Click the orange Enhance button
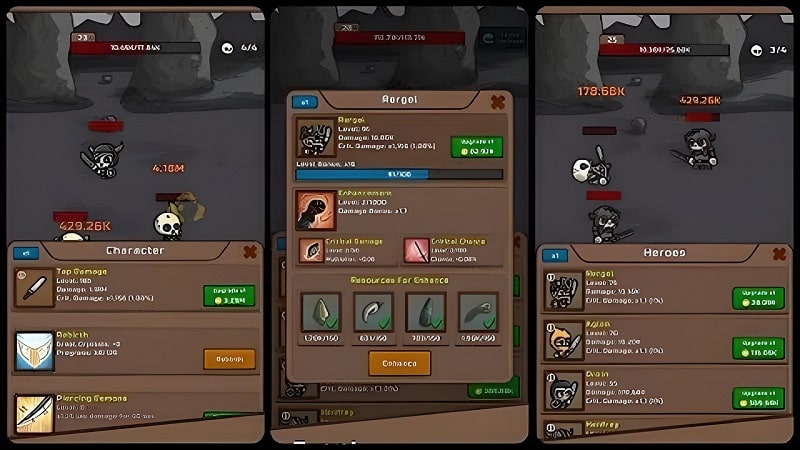This screenshot has height=450, width=800. [x=399, y=362]
